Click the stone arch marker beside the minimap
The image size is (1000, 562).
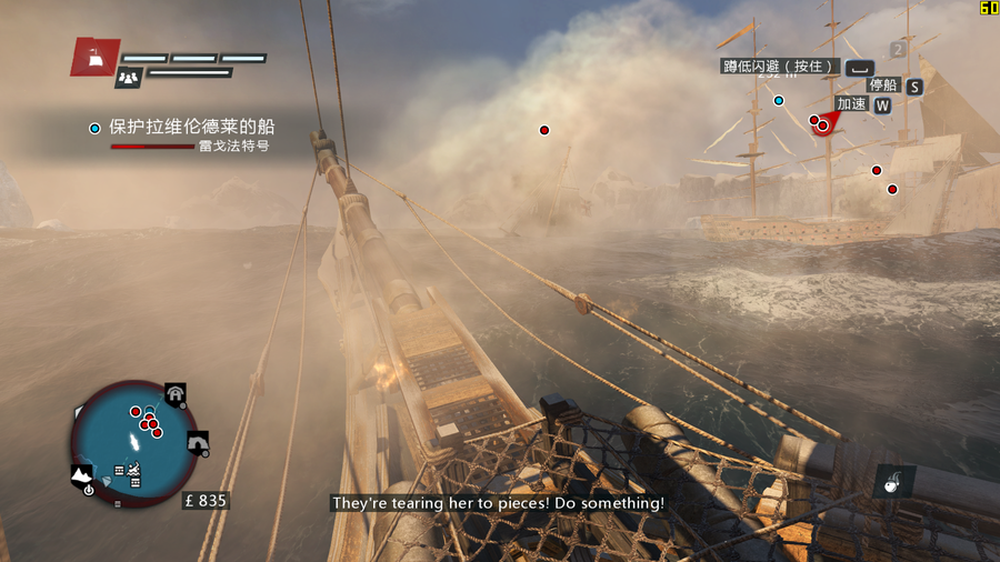coord(197,441)
